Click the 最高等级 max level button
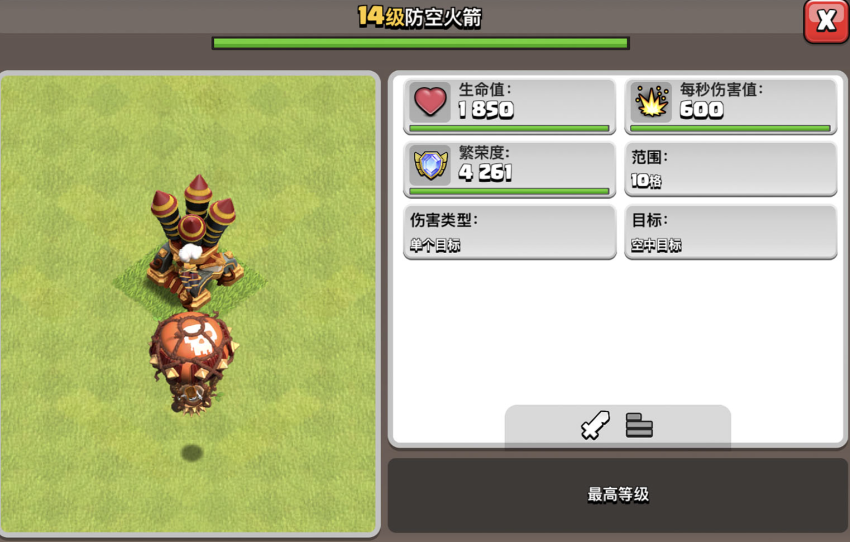The height and width of the screenshot is (542, 850). 617,495
